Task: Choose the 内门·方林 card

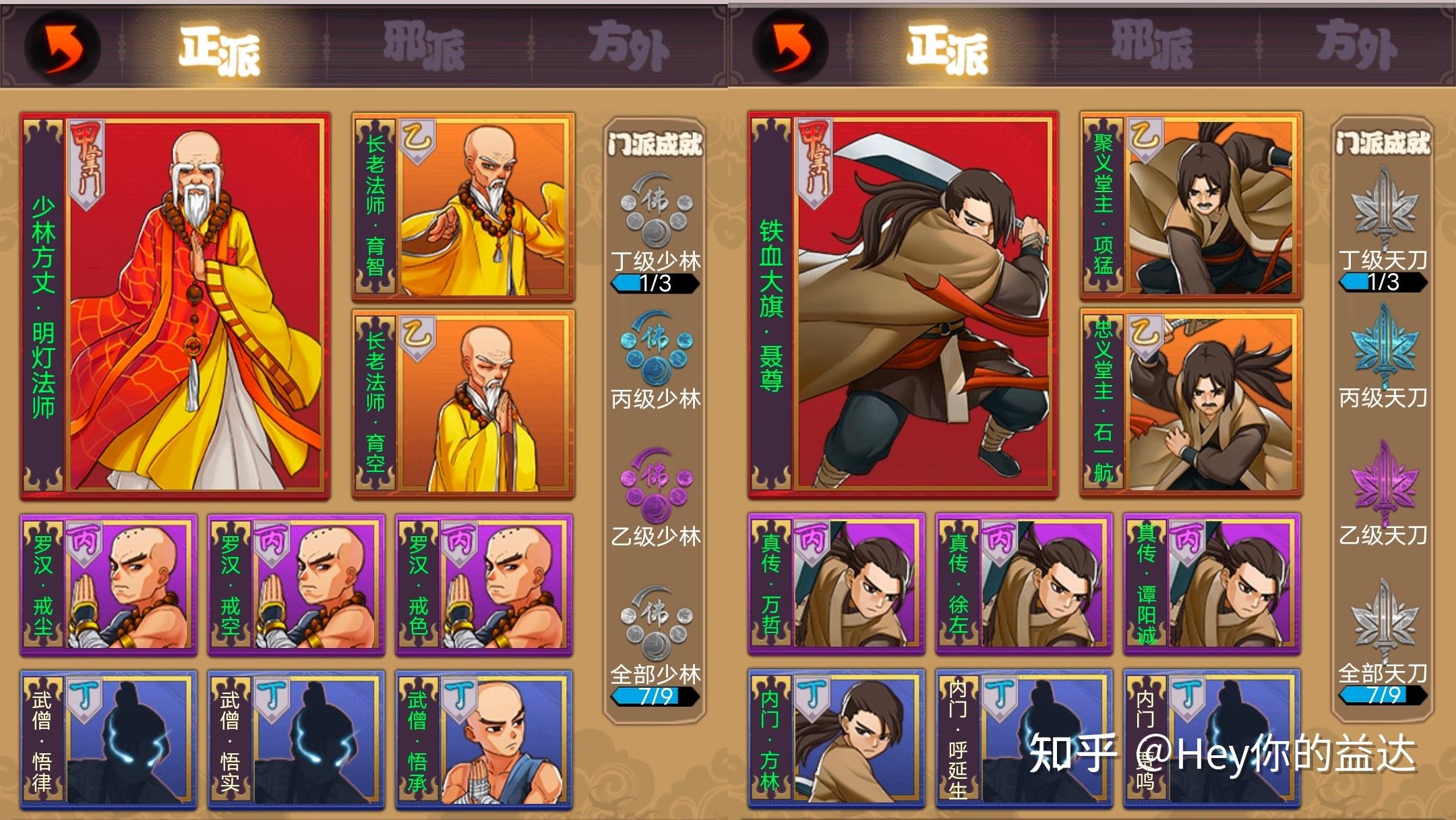Action: click(x=837, y=737)
